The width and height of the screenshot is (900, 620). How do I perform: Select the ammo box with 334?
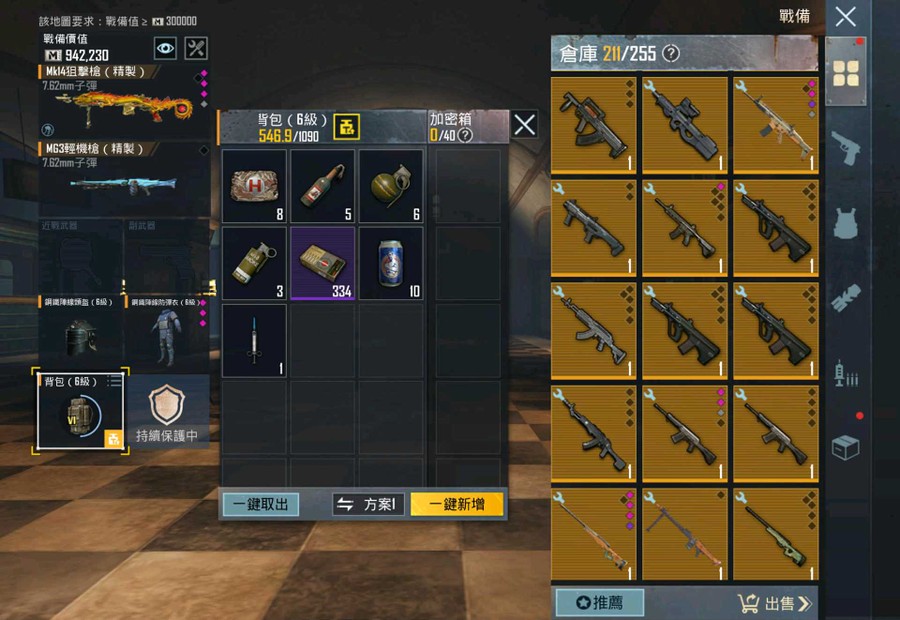click(323, 263)
